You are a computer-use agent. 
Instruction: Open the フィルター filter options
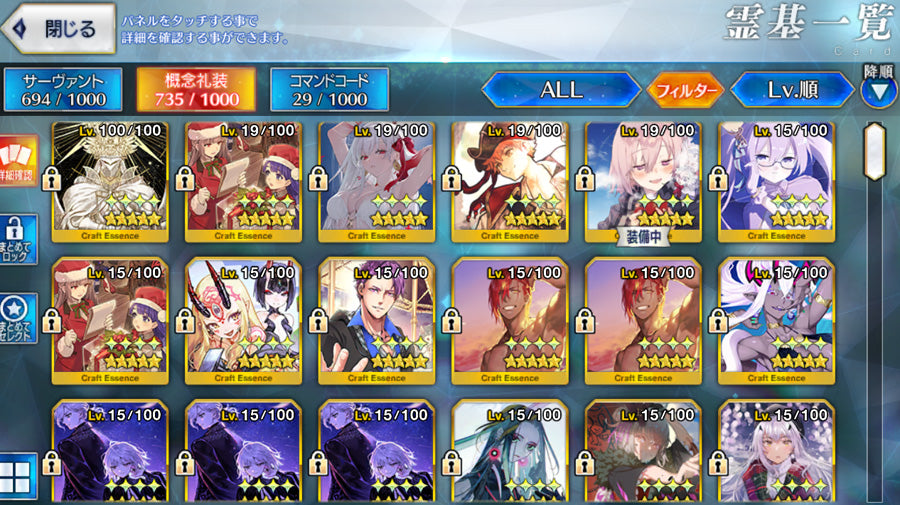685,90
